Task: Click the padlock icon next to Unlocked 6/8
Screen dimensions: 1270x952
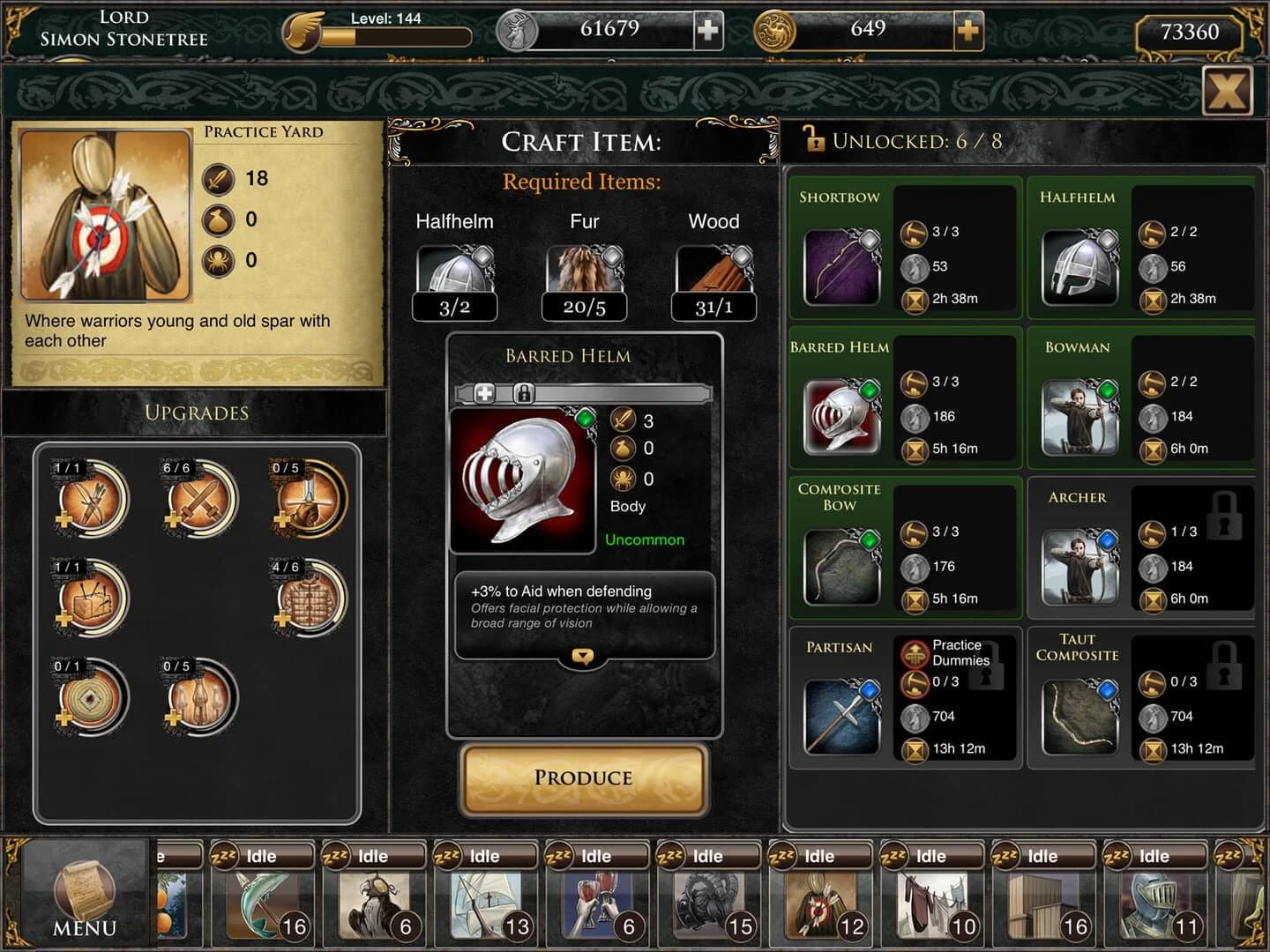Action: point(814,139)
